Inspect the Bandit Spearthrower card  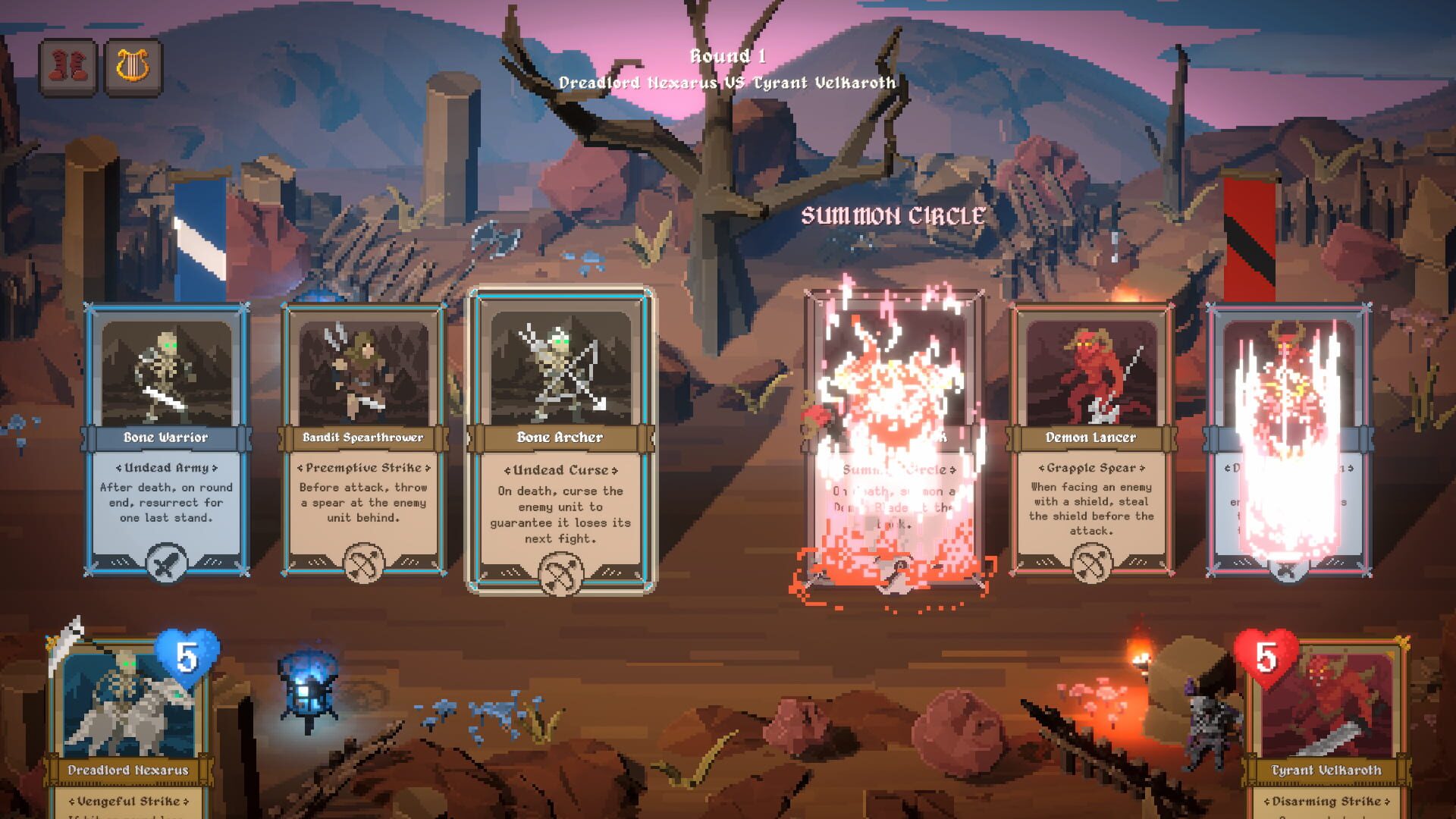[365, 372]
